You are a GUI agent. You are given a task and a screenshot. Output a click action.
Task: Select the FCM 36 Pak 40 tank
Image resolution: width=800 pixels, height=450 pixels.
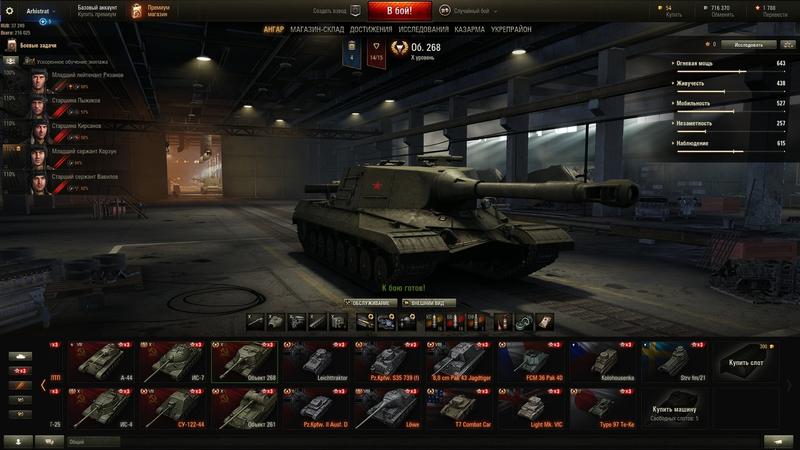(531, 361)
